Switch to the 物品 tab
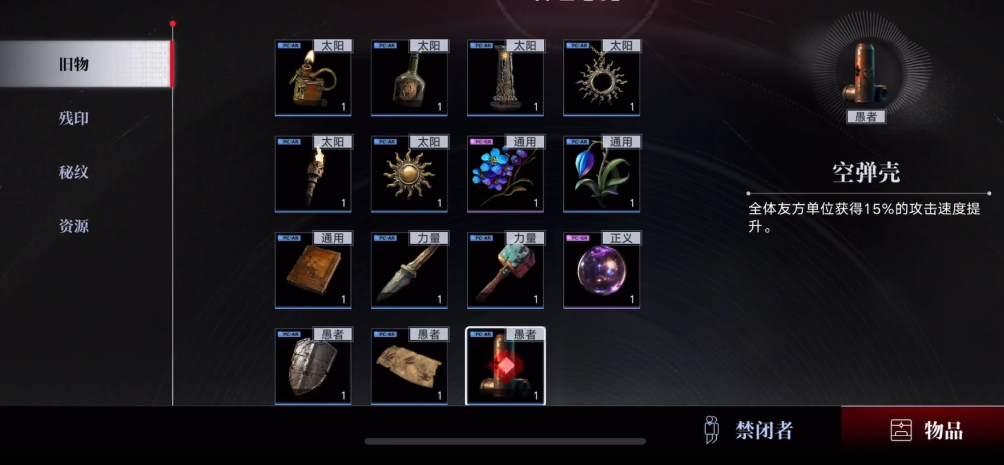The height and width of the screenshot is (465, 1004). [x=926, y=431]
